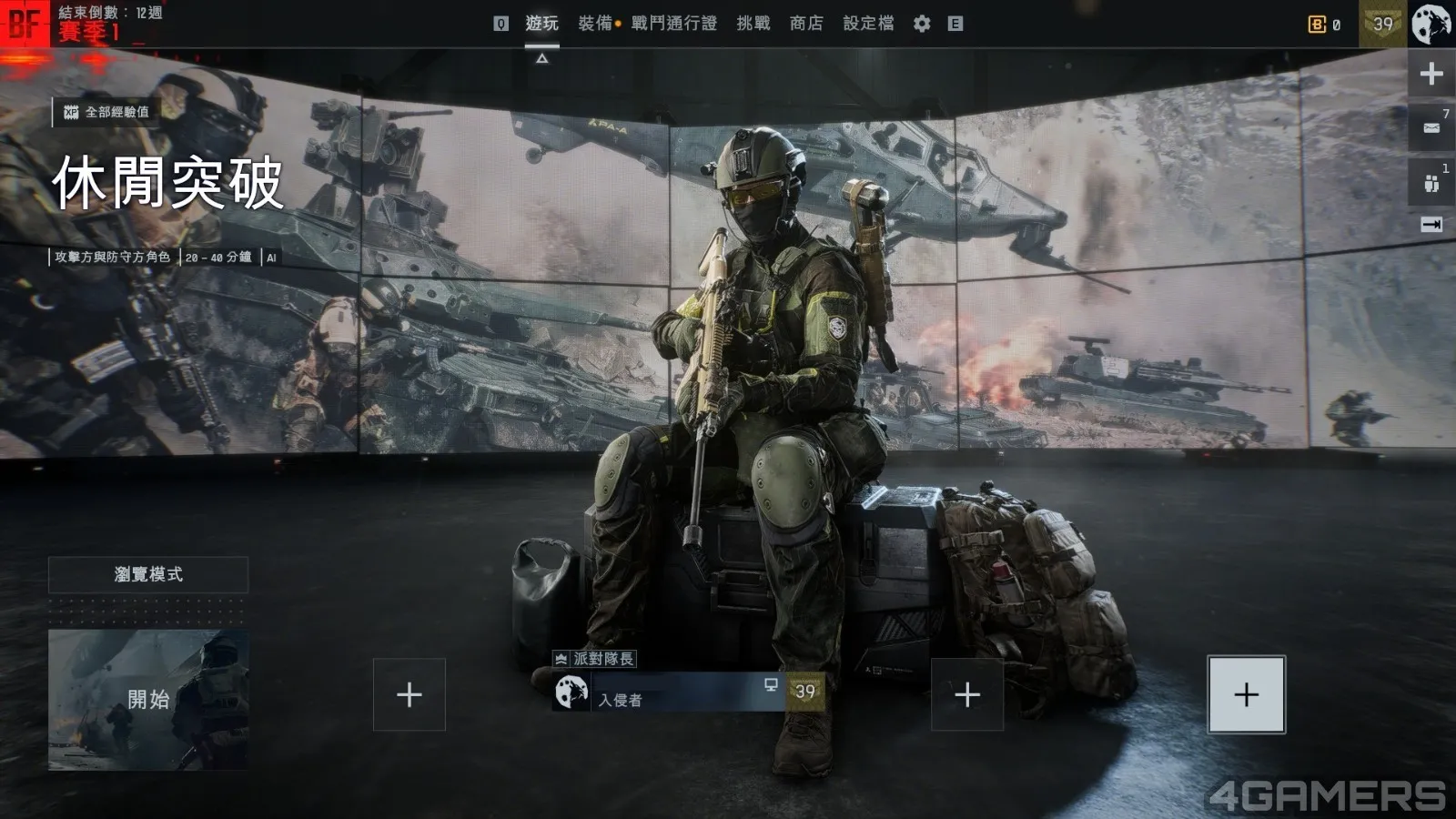
Task: Open the mail envelope notifications icon
Action: 1431,128
